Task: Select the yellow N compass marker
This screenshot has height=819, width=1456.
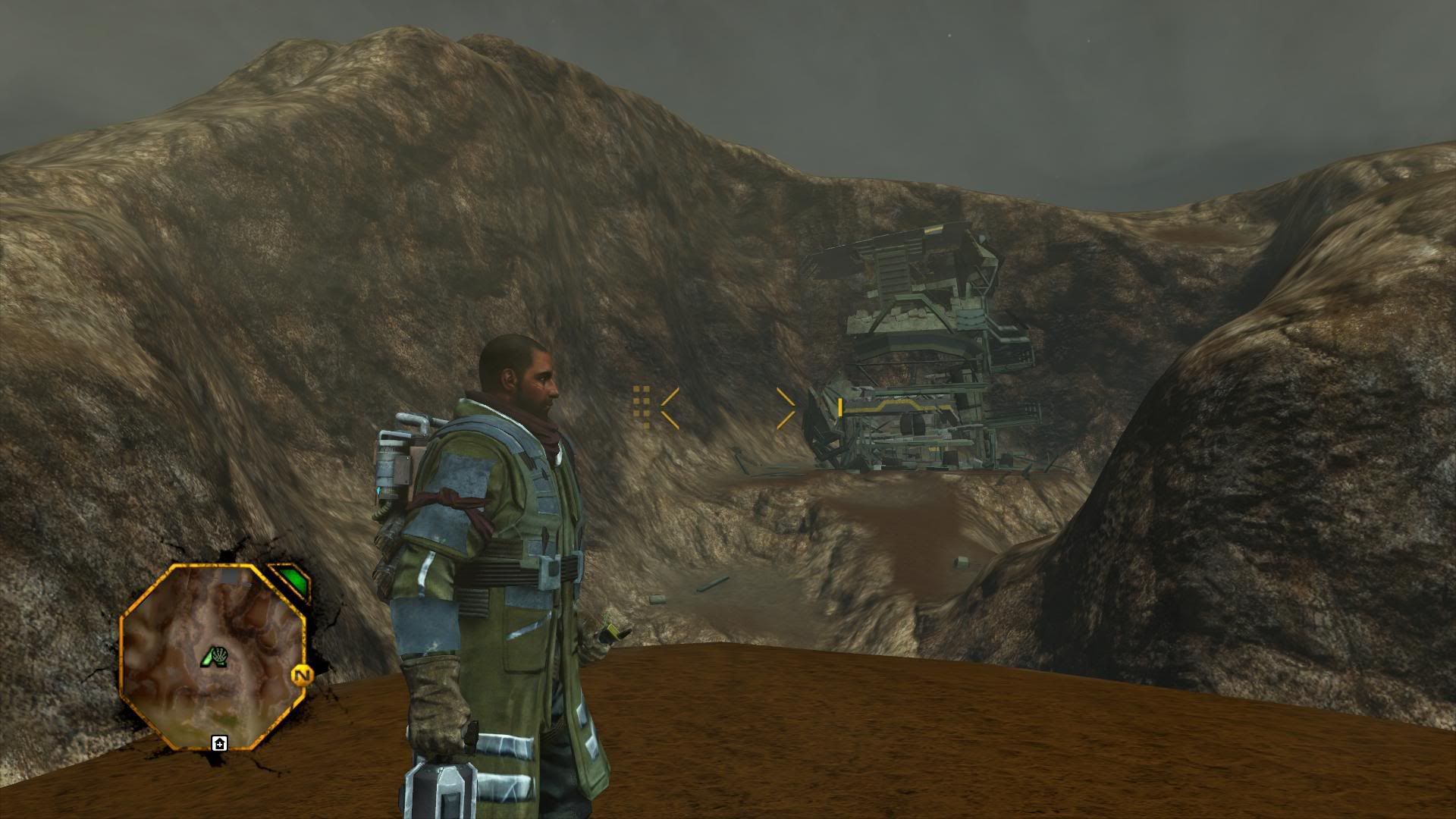Action: [x=302, y=675]
